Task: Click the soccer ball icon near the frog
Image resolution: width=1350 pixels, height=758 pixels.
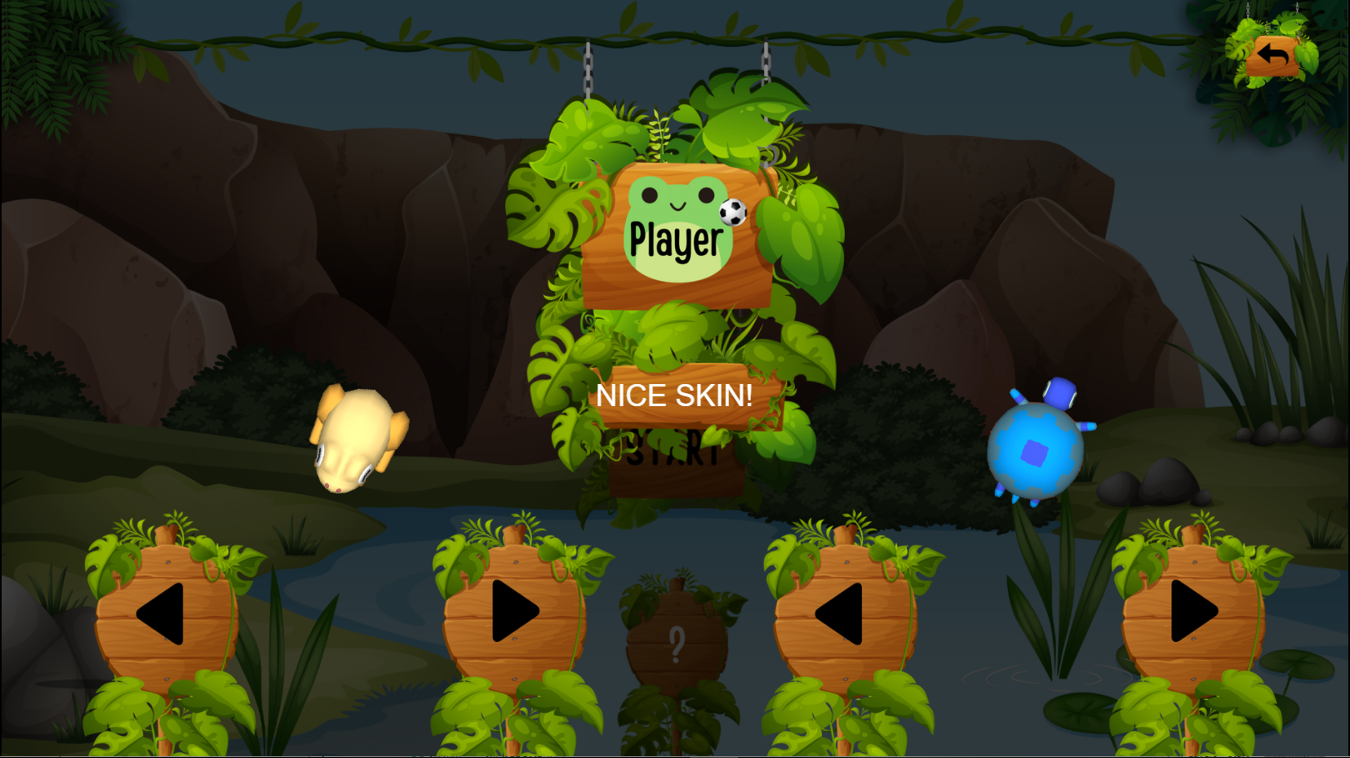Action: tap(731, 210)
